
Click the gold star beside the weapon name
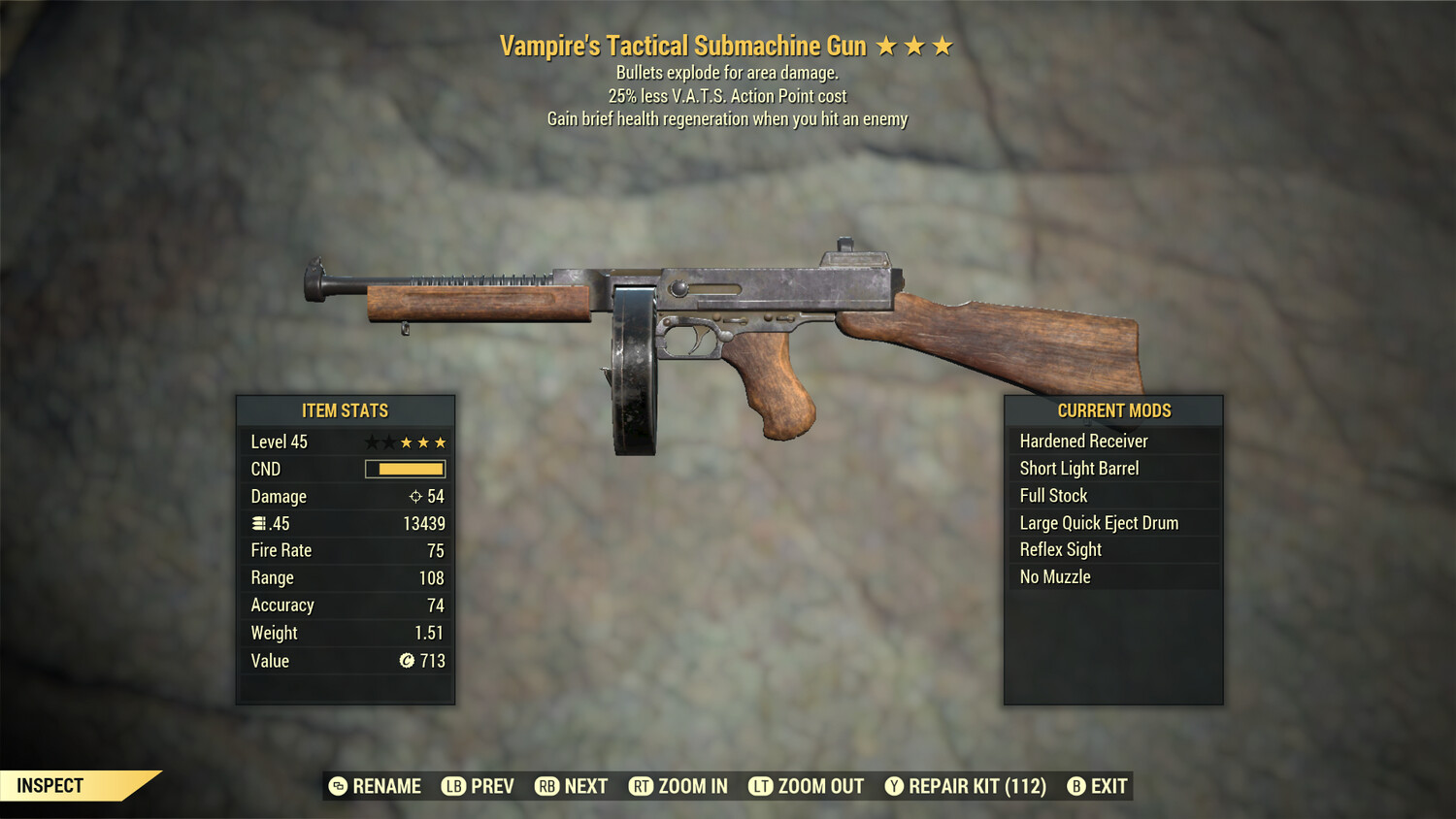click(x=888, y=45)
